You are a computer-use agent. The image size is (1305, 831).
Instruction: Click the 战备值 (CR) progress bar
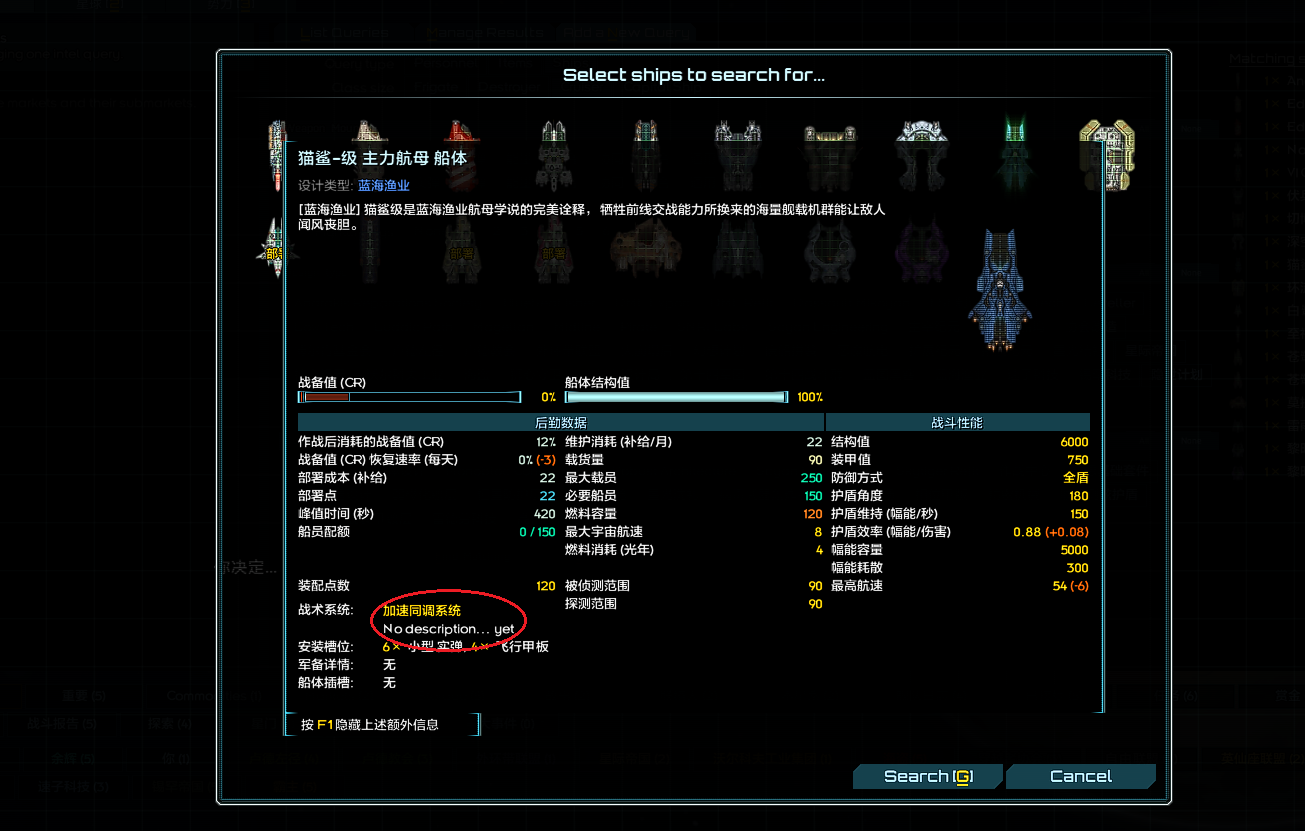pos(410,396)
